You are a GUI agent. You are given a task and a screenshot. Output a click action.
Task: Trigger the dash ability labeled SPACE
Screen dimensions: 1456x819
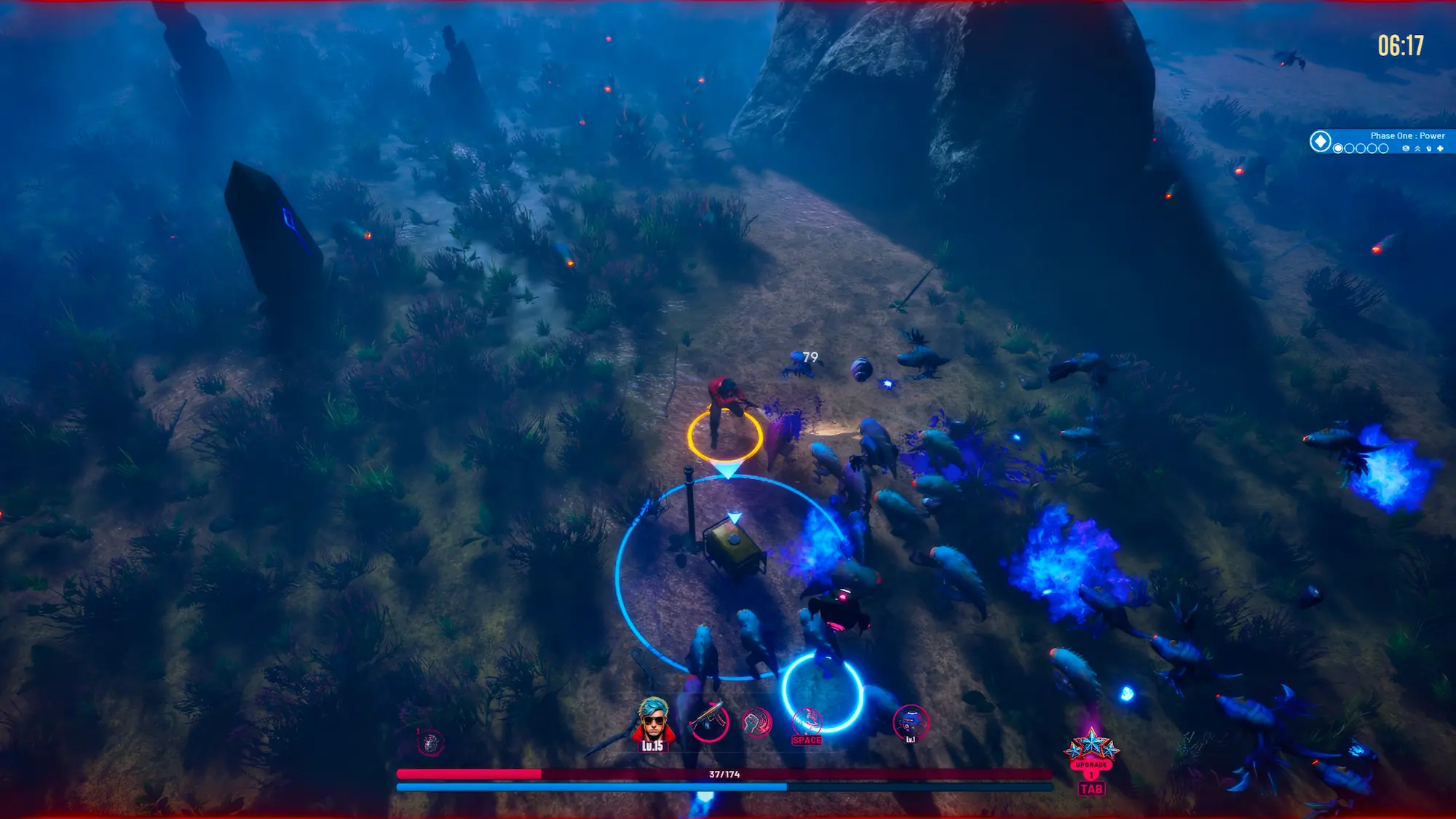tap(807, 724)
